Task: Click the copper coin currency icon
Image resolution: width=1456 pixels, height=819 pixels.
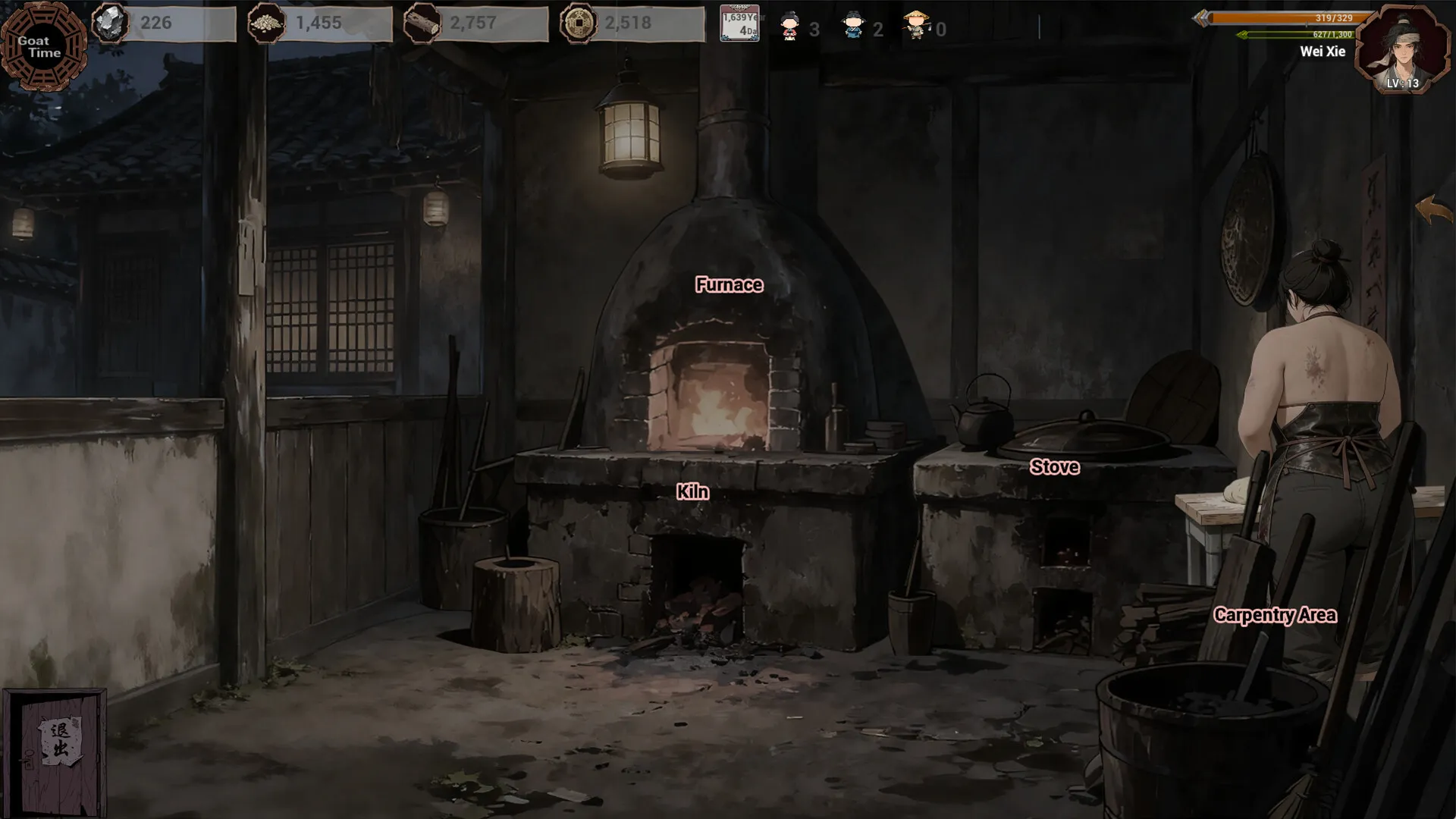Action: pyautogui.click(x=578, y=24)
